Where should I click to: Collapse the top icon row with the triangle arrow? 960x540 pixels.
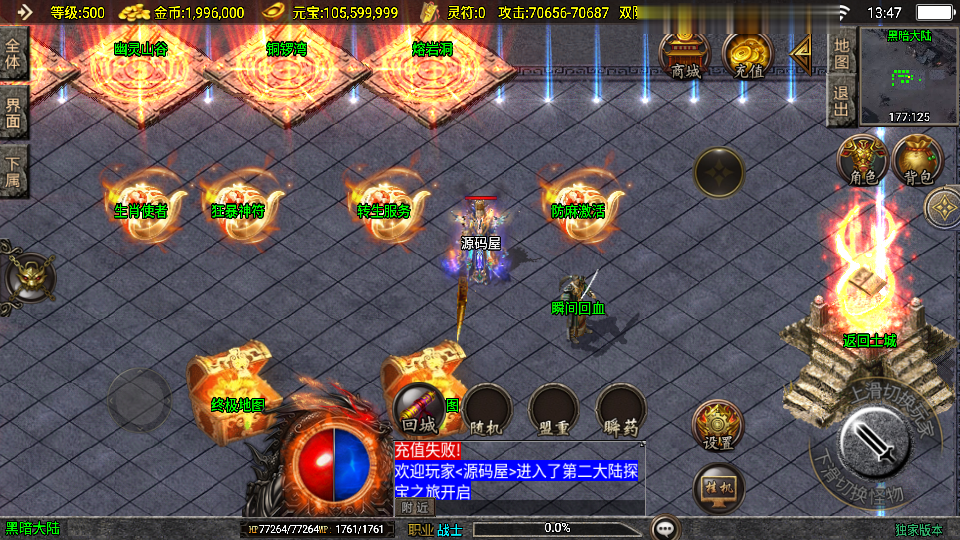point(800,54)
